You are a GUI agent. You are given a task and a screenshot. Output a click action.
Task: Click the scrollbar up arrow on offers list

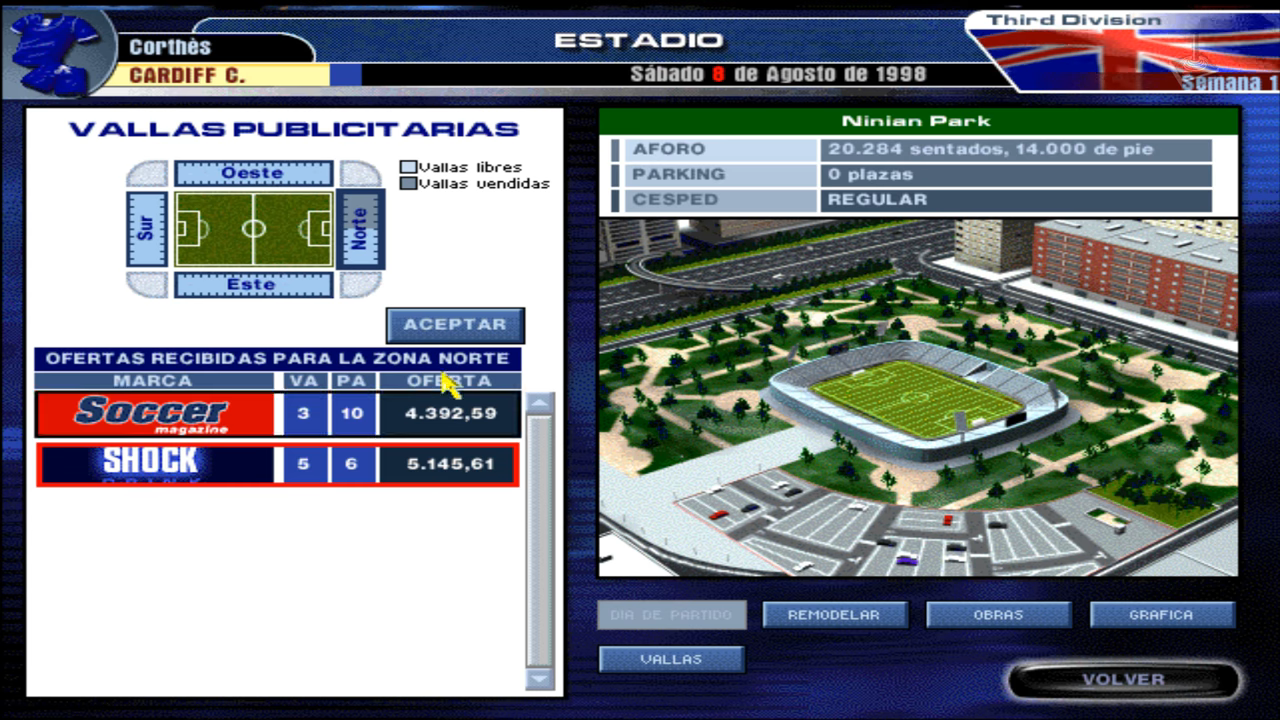coord(539,400)
